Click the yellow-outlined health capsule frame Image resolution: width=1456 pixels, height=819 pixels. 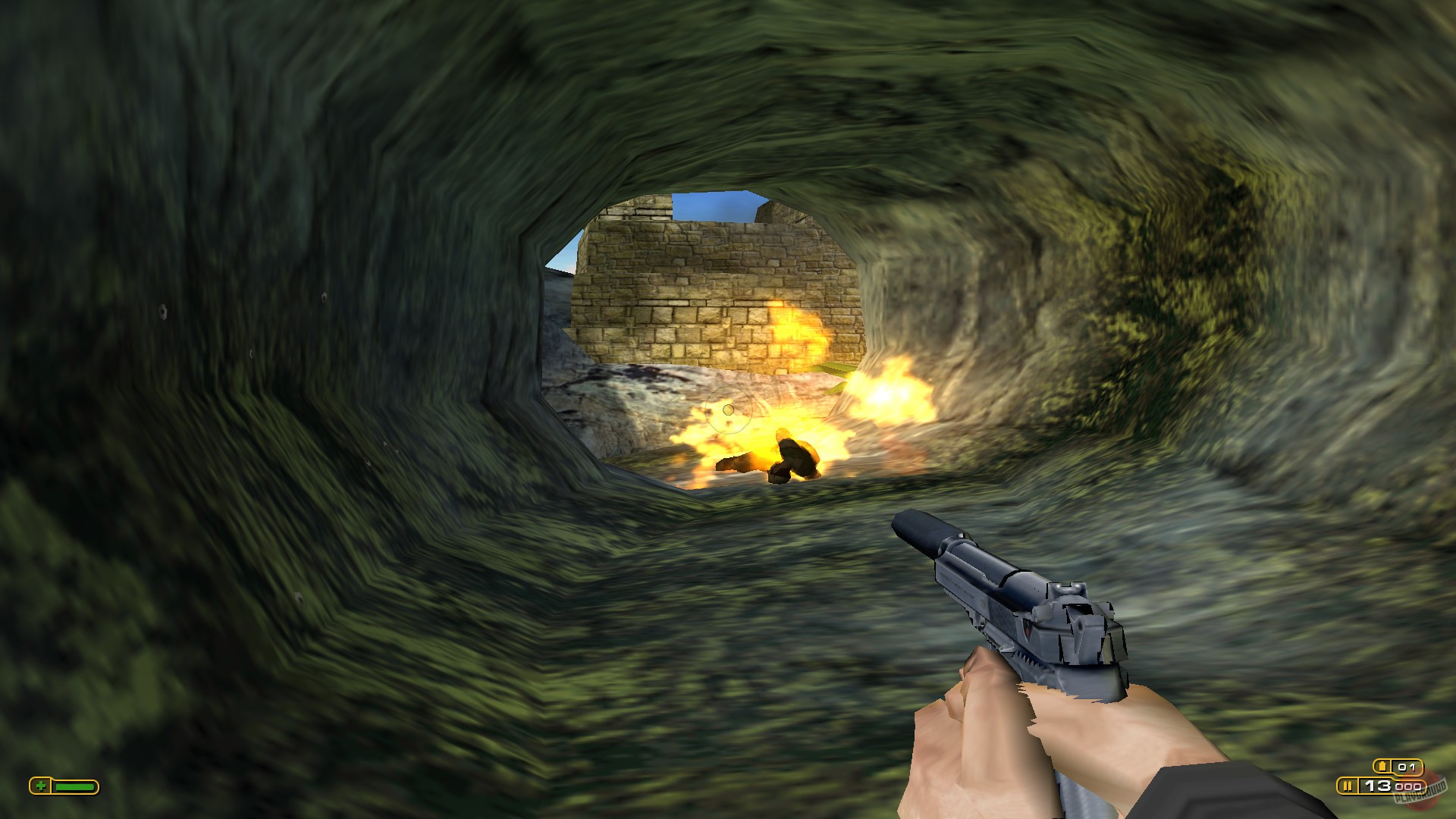[x=64, y=786]
